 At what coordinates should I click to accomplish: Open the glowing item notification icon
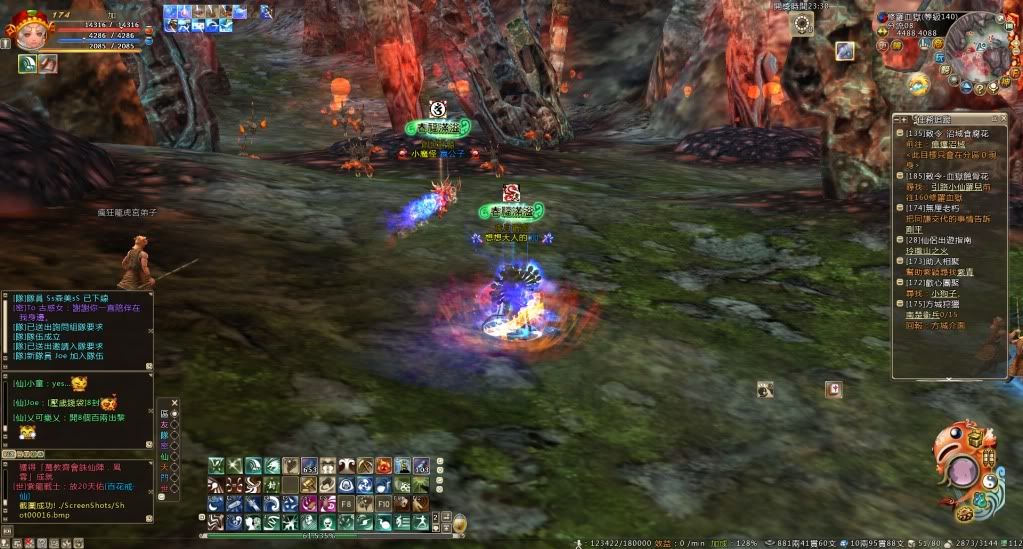pos(845,51)
